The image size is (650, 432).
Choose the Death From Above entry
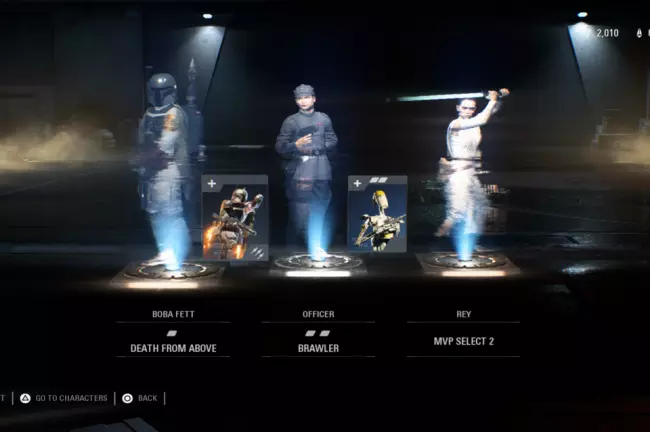[173, 348]
